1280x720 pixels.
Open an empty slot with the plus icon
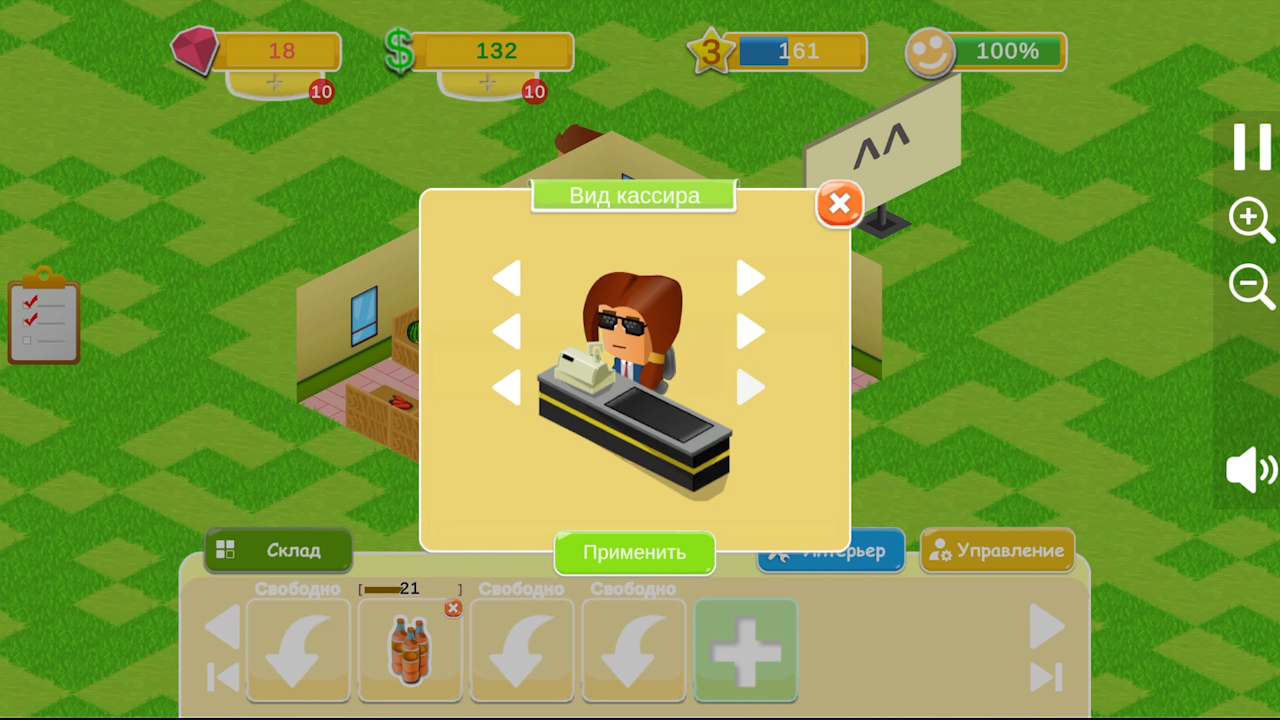tap(745, 650)
